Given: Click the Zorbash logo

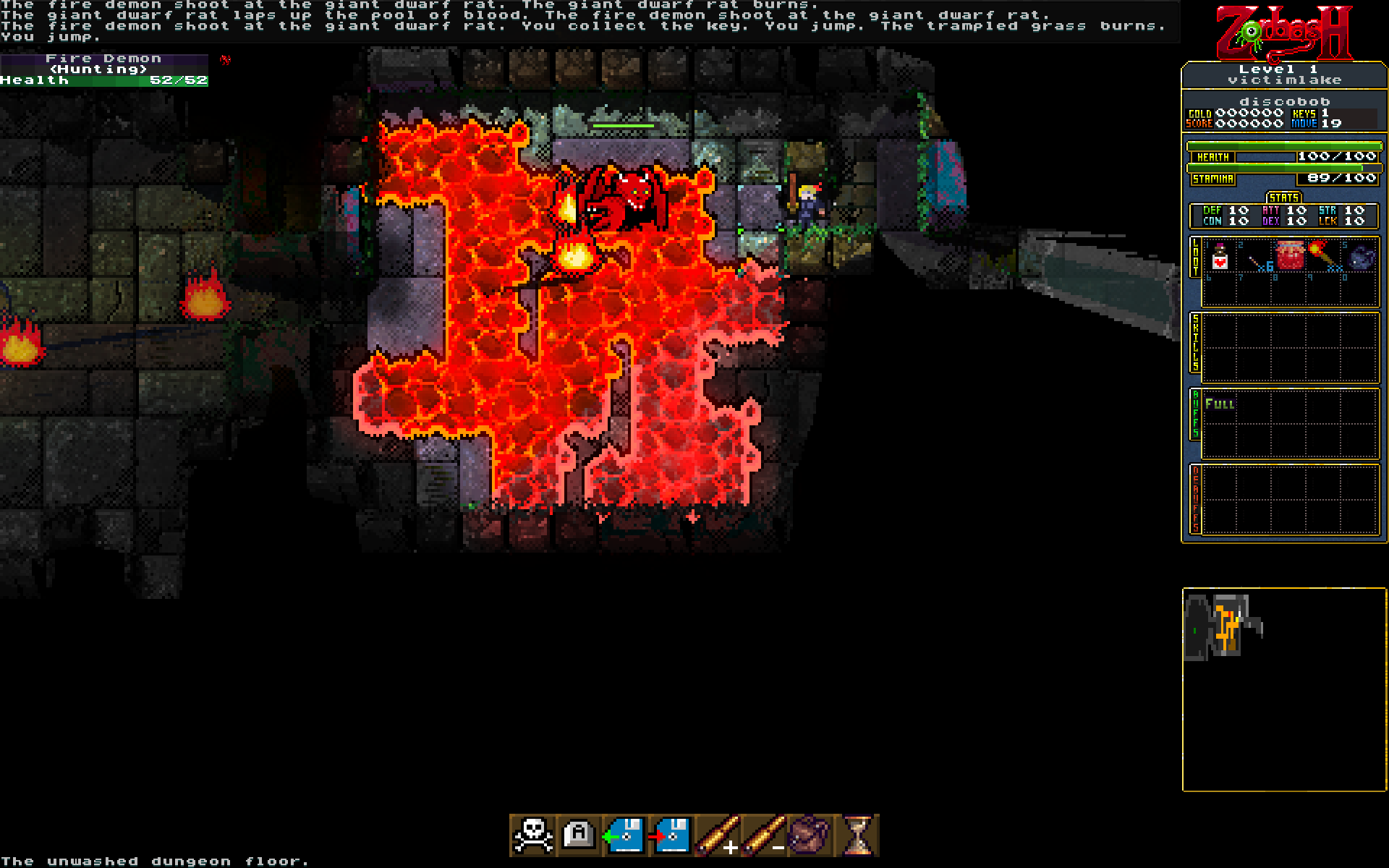Looking at the screenshot, I should tap(1283, 33).
